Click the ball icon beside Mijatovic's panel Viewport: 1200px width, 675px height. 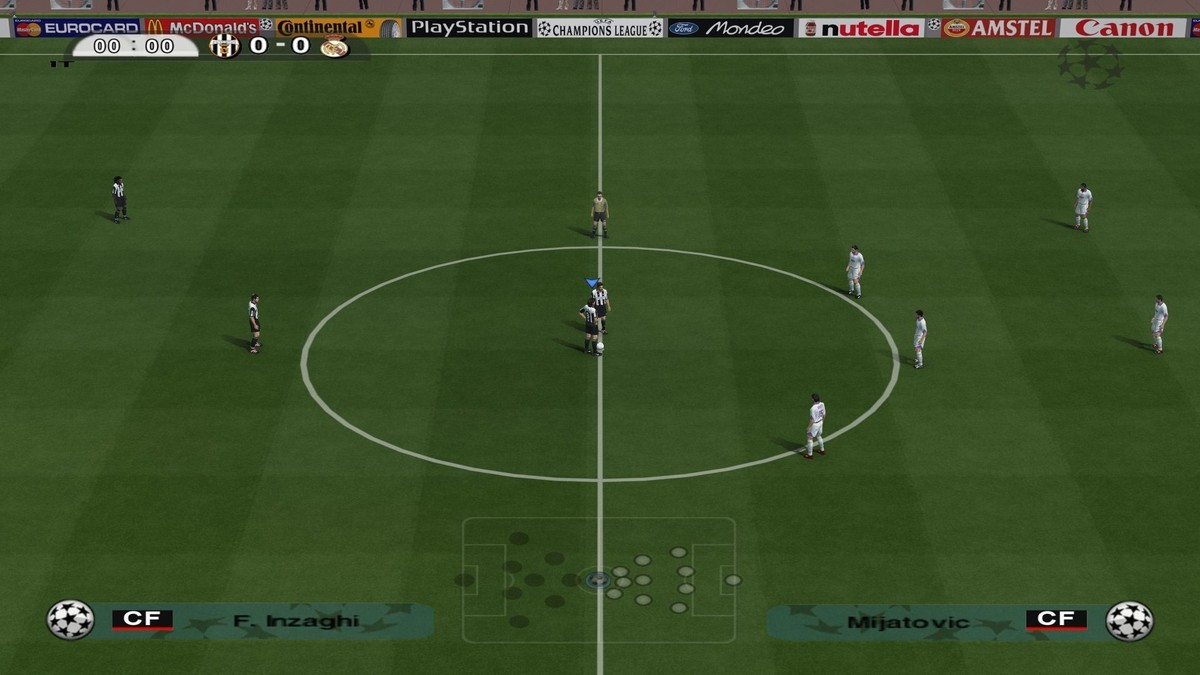click(x=1129, y=621)
